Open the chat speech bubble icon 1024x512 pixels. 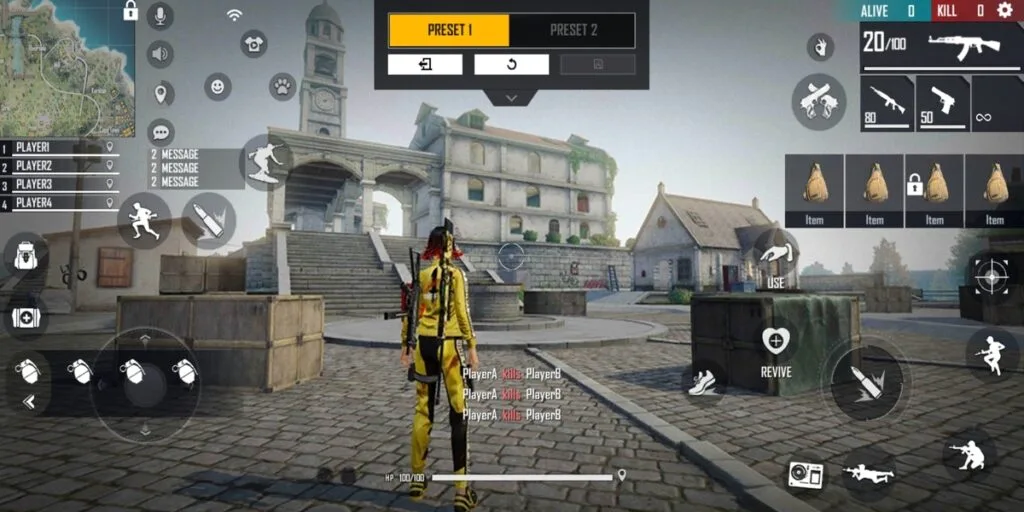pyautogui.click(x=160, y=131)
